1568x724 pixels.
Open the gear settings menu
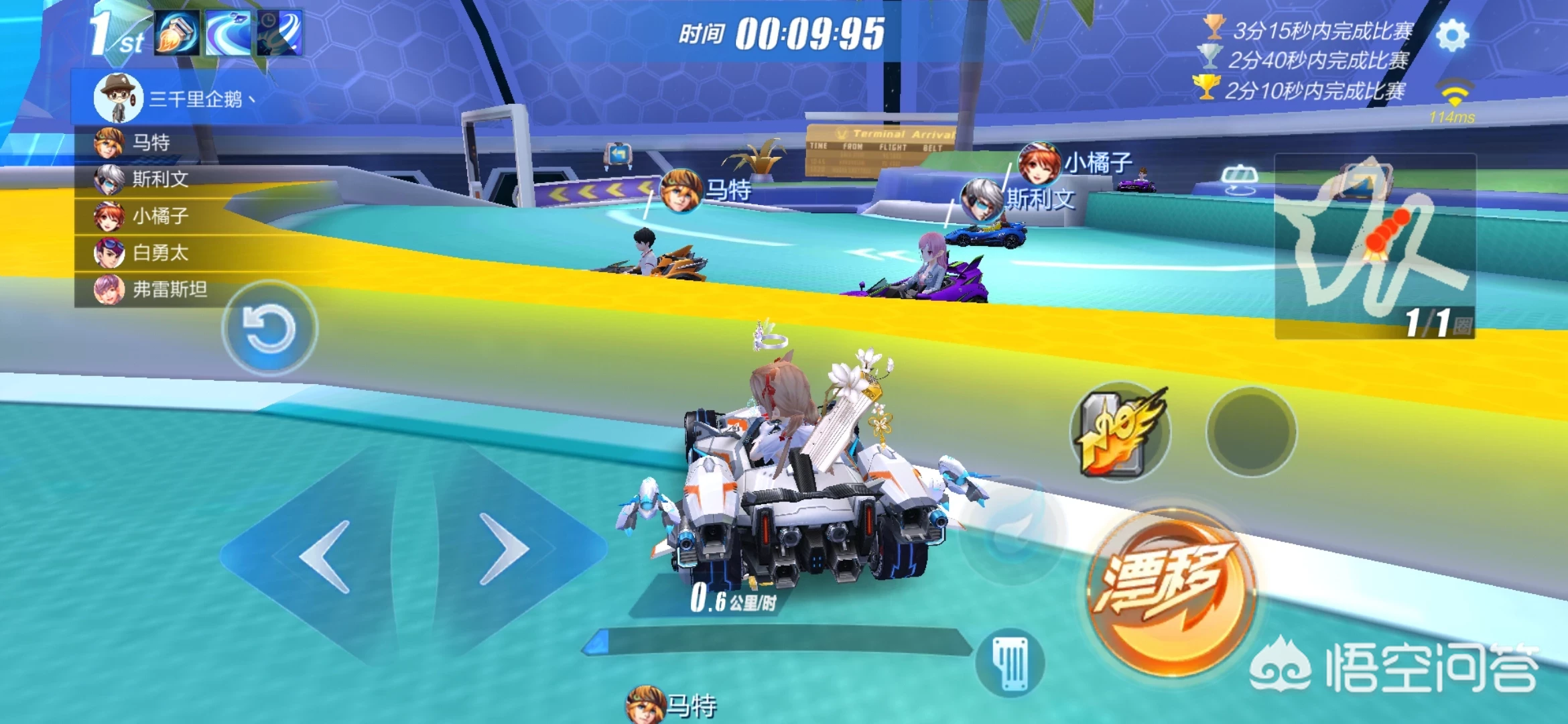pos(1452,36)
